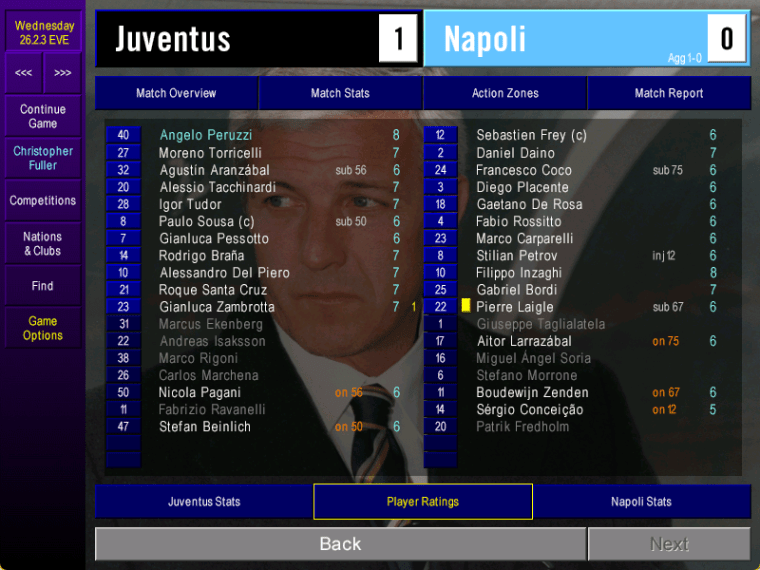Viewport: 760px width, 570px height.
Task: Show the Action Zones tab
Action: pos(505,93)
